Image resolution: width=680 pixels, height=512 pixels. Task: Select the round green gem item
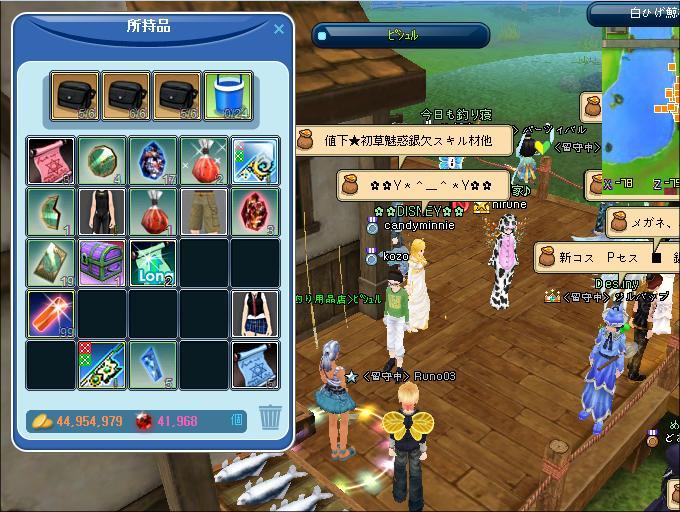[x=102, y=161]
